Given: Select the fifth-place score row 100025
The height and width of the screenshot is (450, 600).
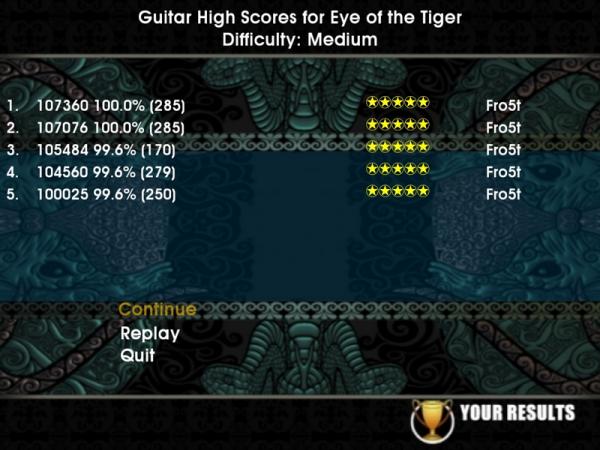Looking at the screenshot, I should tap(111, 194).
